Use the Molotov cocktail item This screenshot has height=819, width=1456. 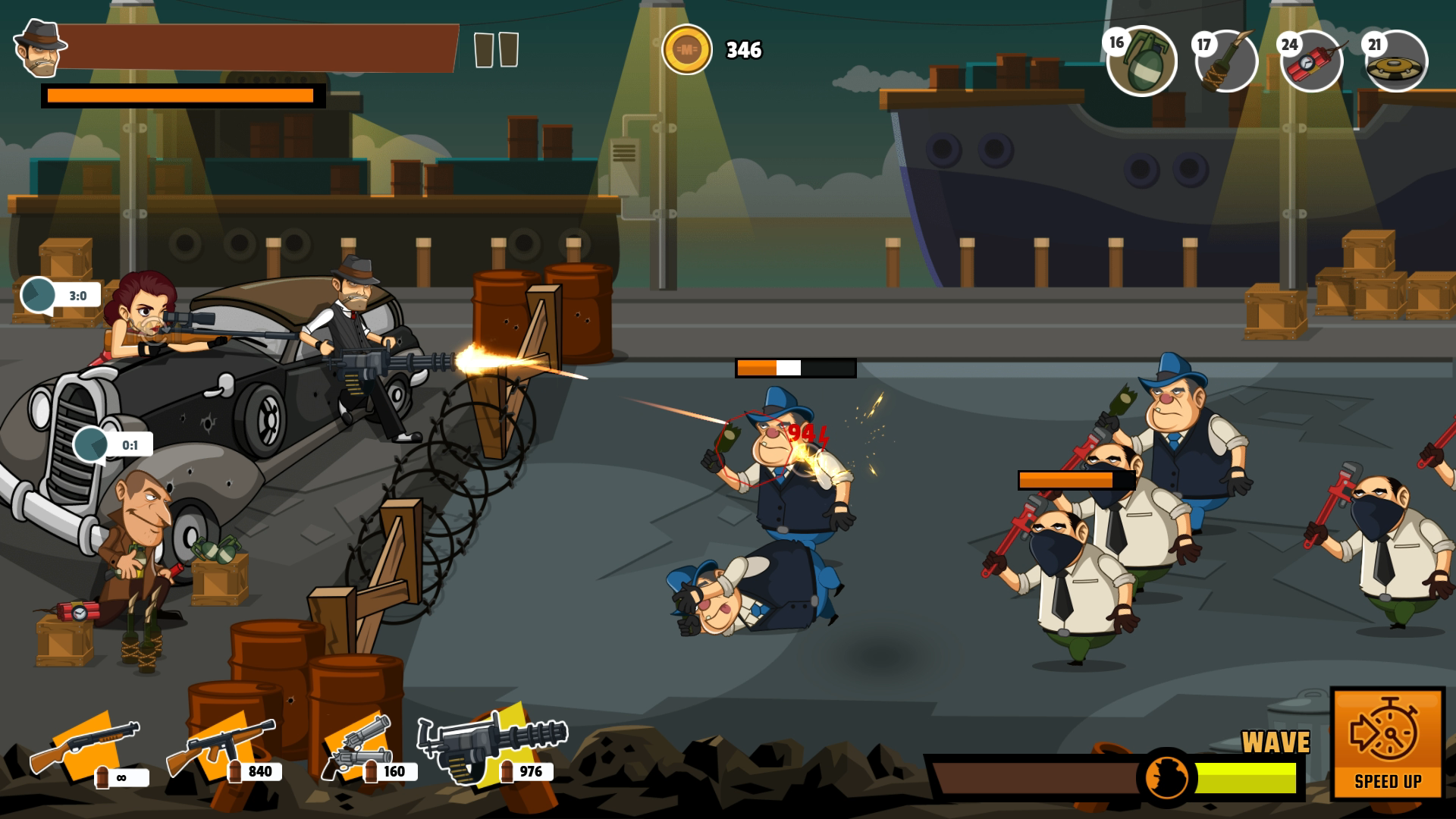pyautogui.click(x=1226, y=61)
